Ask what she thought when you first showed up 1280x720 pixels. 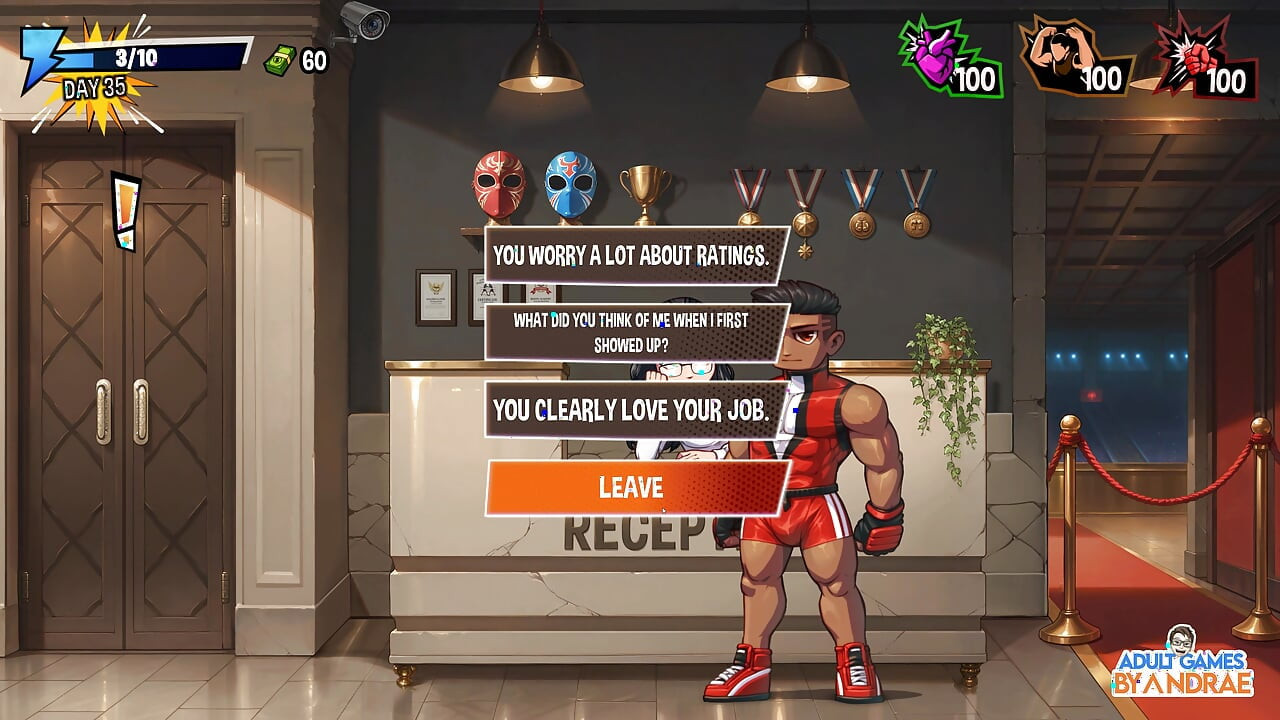[x=632, y=333]
